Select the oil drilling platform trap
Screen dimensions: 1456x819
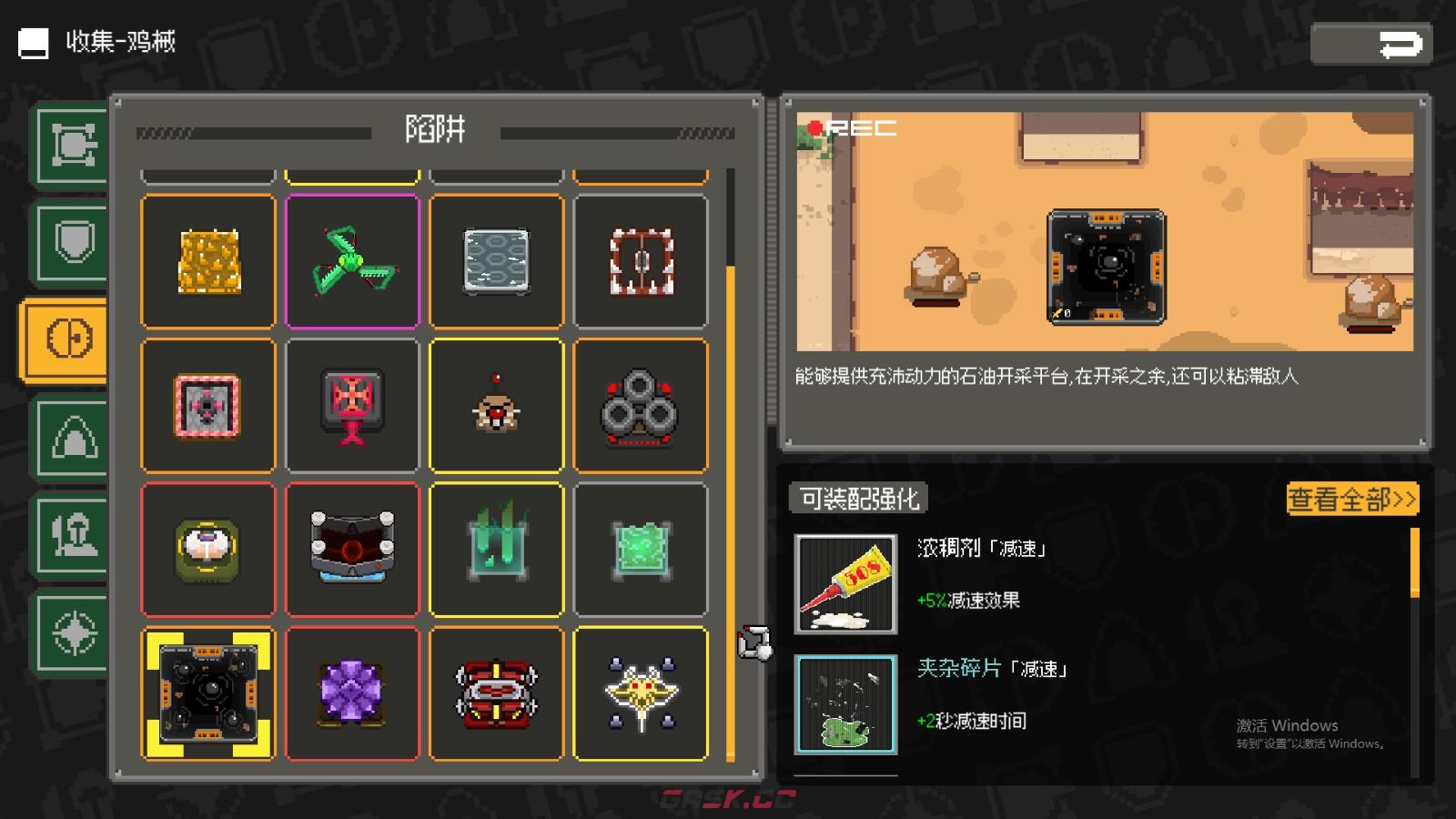tap(207, 693)
